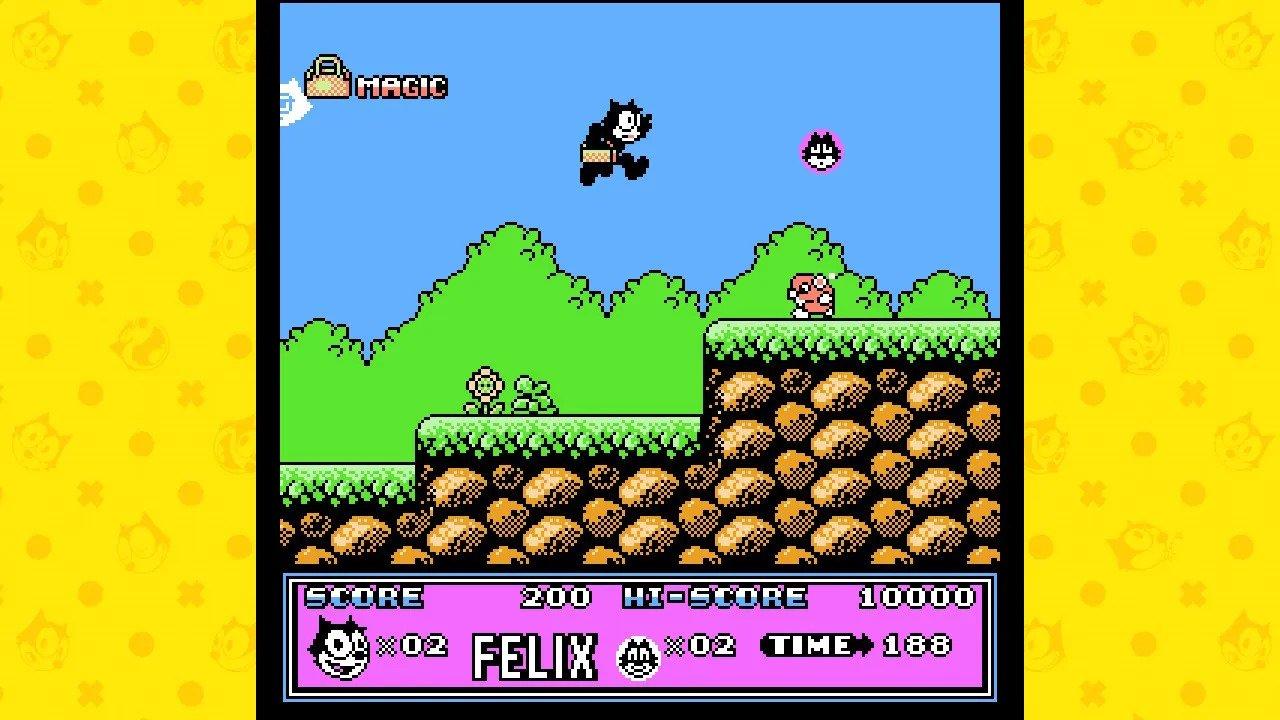Click the score value 200
The image size is (1280, 720).
(556, 598)
